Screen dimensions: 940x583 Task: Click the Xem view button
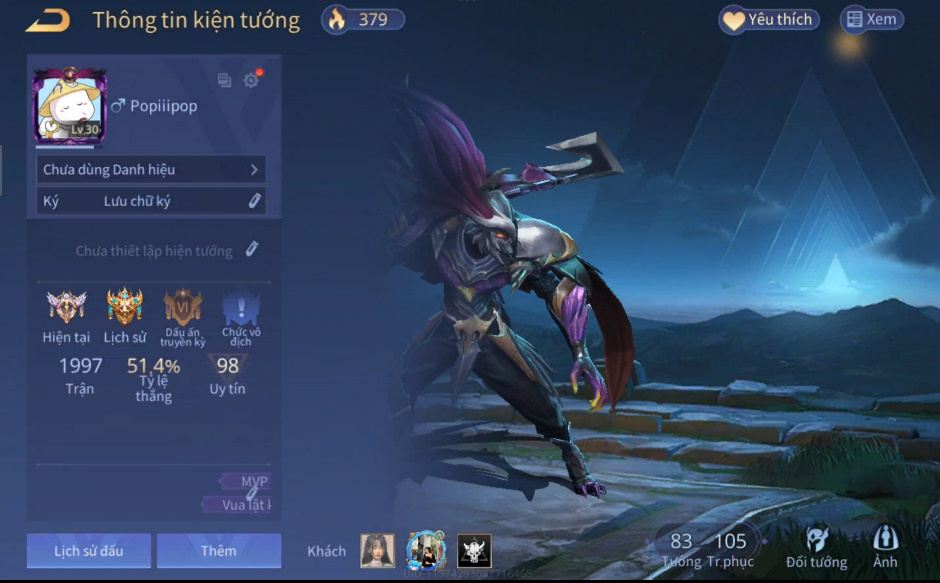pyautogui.click(x=871, y=19)
